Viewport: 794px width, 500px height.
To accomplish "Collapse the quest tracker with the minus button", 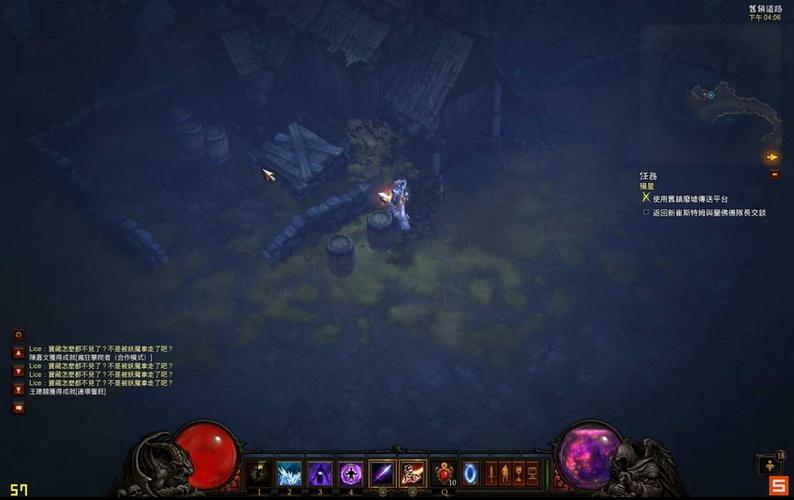I will pyautogui.click(x=774, y=174).
